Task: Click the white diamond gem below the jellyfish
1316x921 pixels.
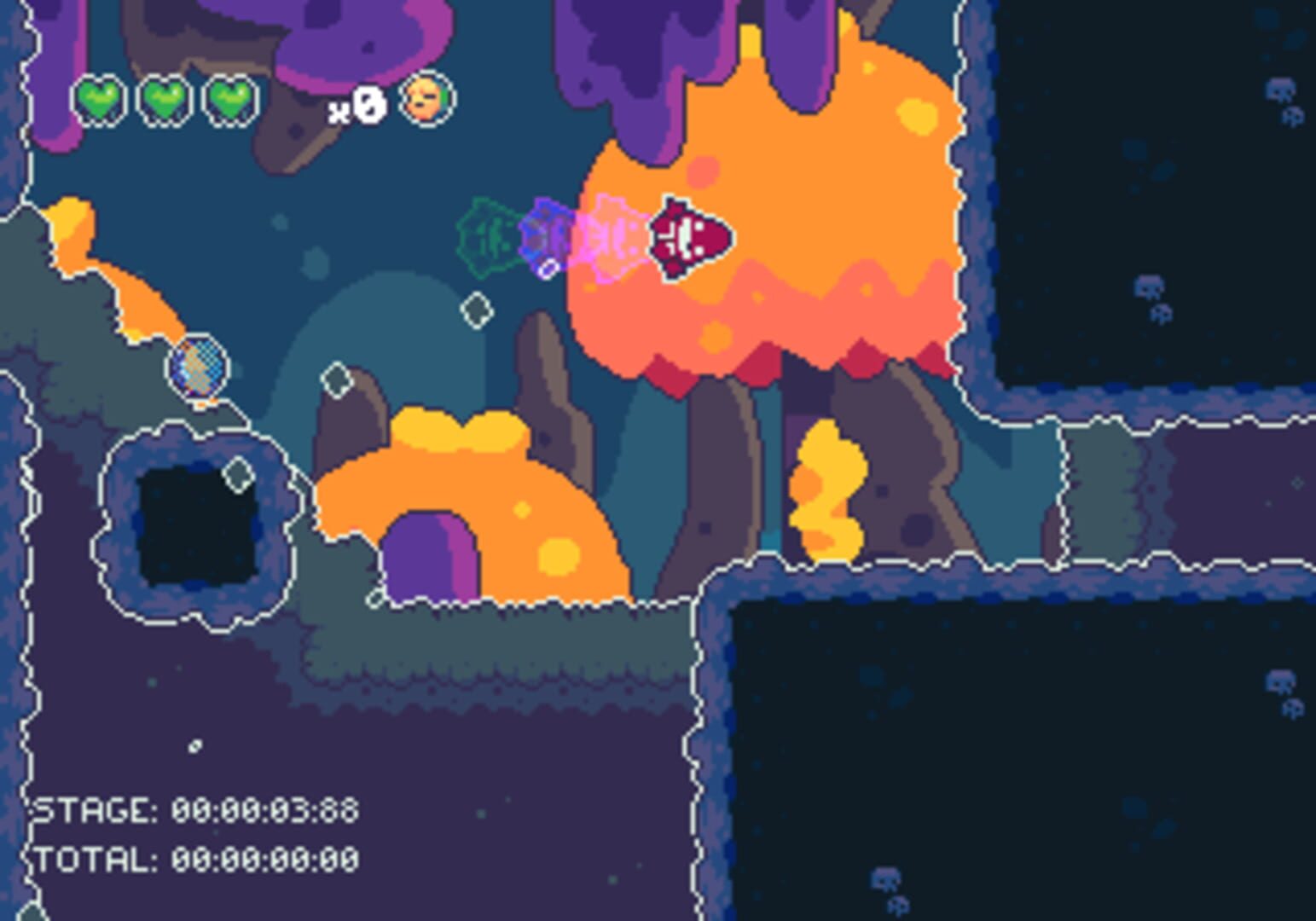Action: (x=475, y=309)
